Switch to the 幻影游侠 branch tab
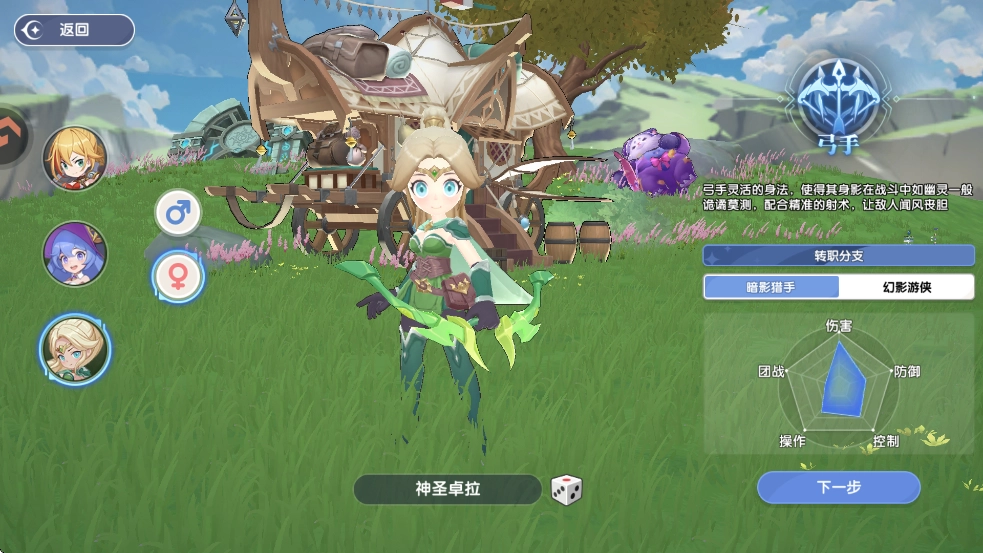 pyautogui.click(x=906, y=287)
